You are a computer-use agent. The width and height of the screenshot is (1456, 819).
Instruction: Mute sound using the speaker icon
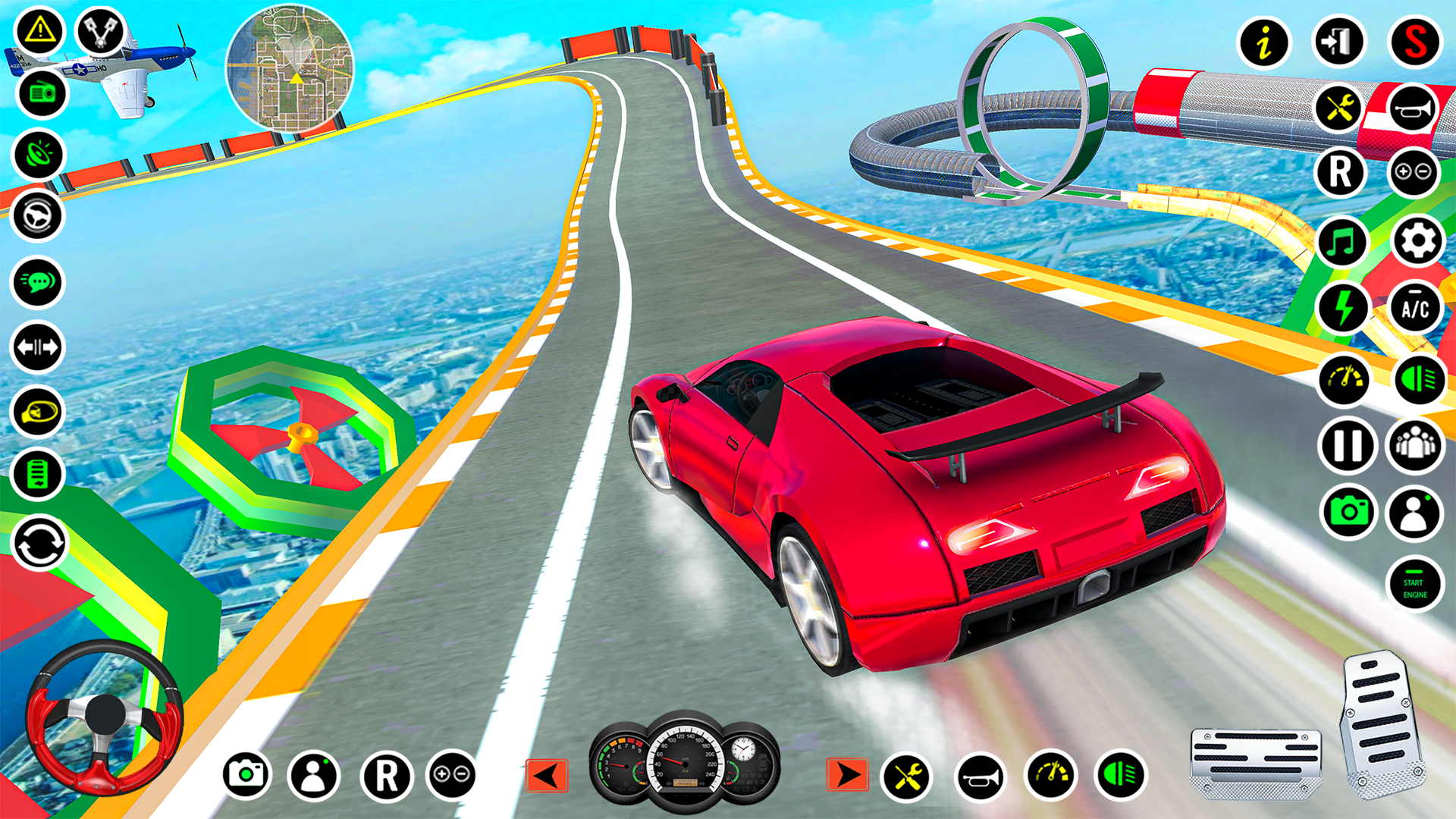pyautogui.click(x=38, y=152)
